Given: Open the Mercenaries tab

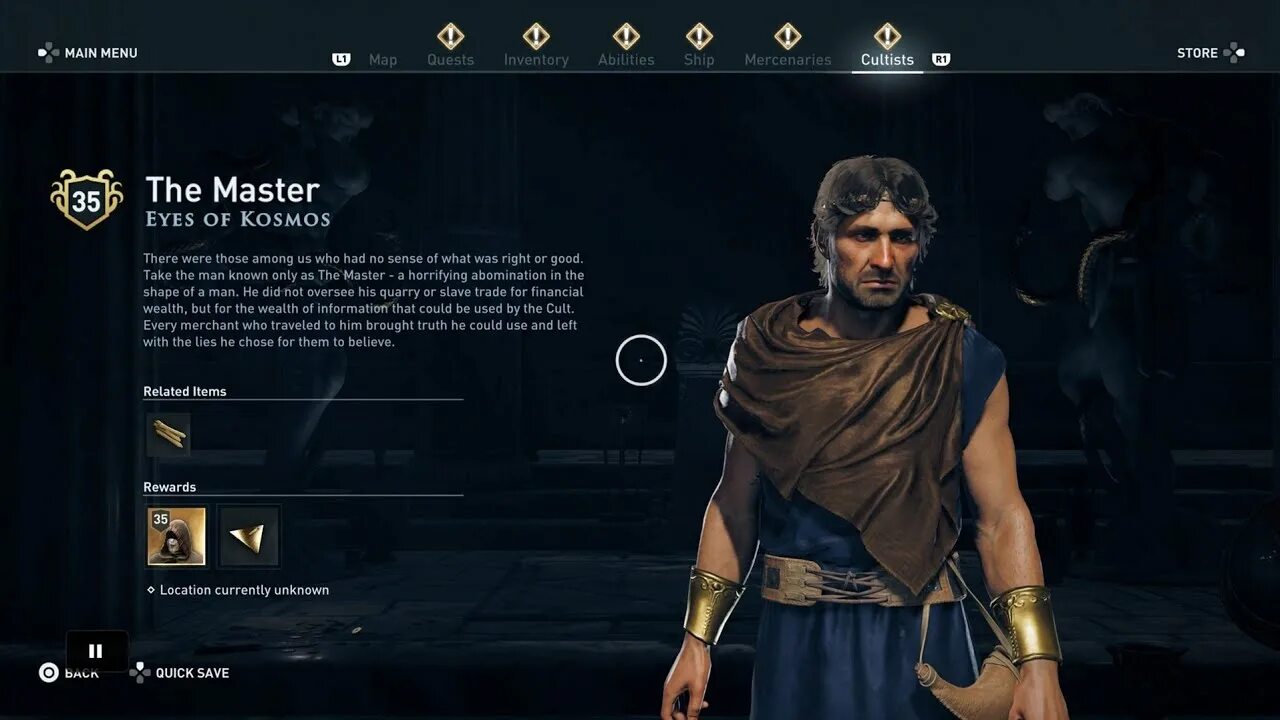Looking at the screenshot, I should pos(787,59).
